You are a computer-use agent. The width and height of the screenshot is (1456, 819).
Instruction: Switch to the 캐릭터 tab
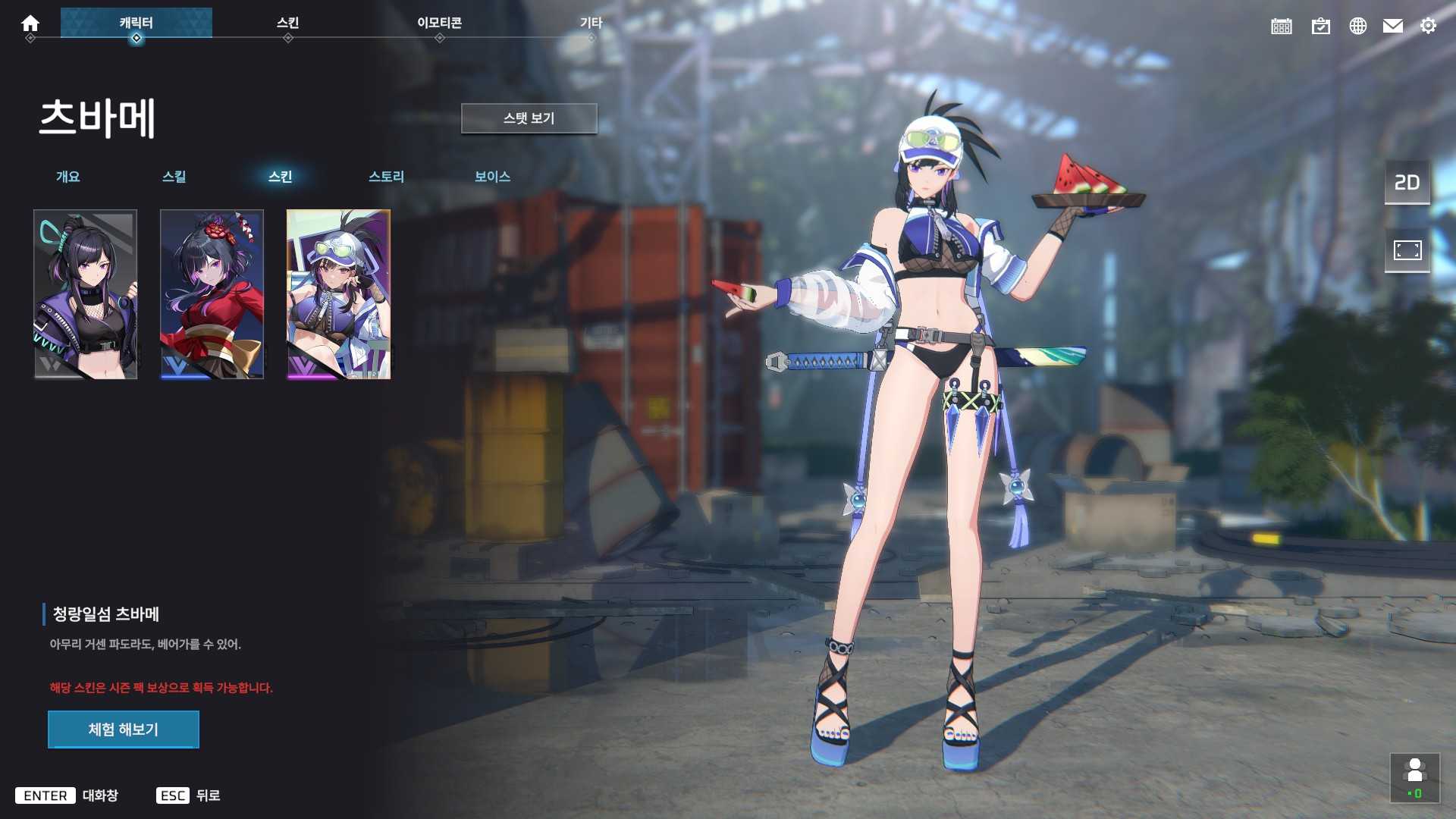point(137,22)
